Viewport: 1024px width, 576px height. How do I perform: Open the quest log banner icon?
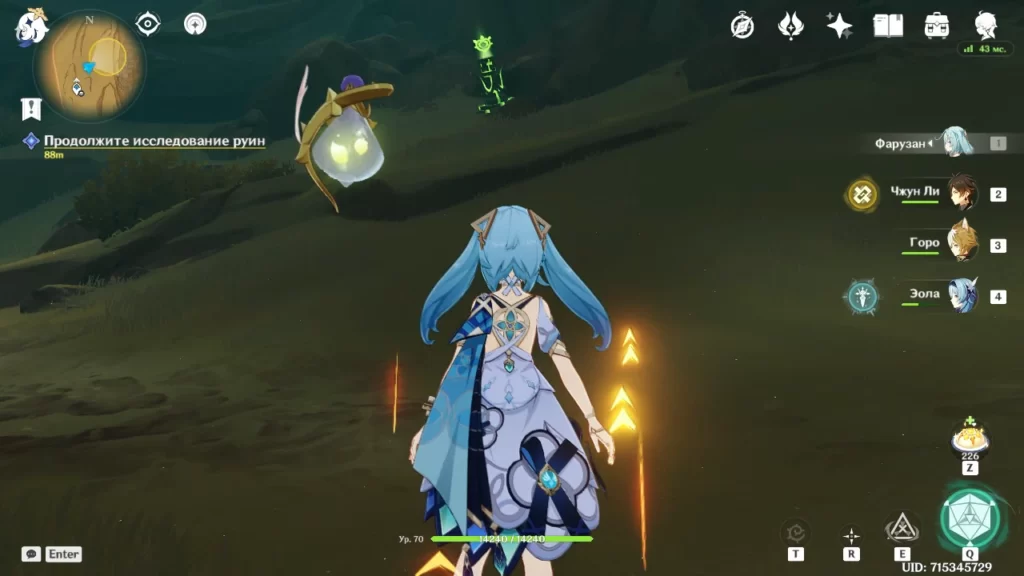coord(30,108)
